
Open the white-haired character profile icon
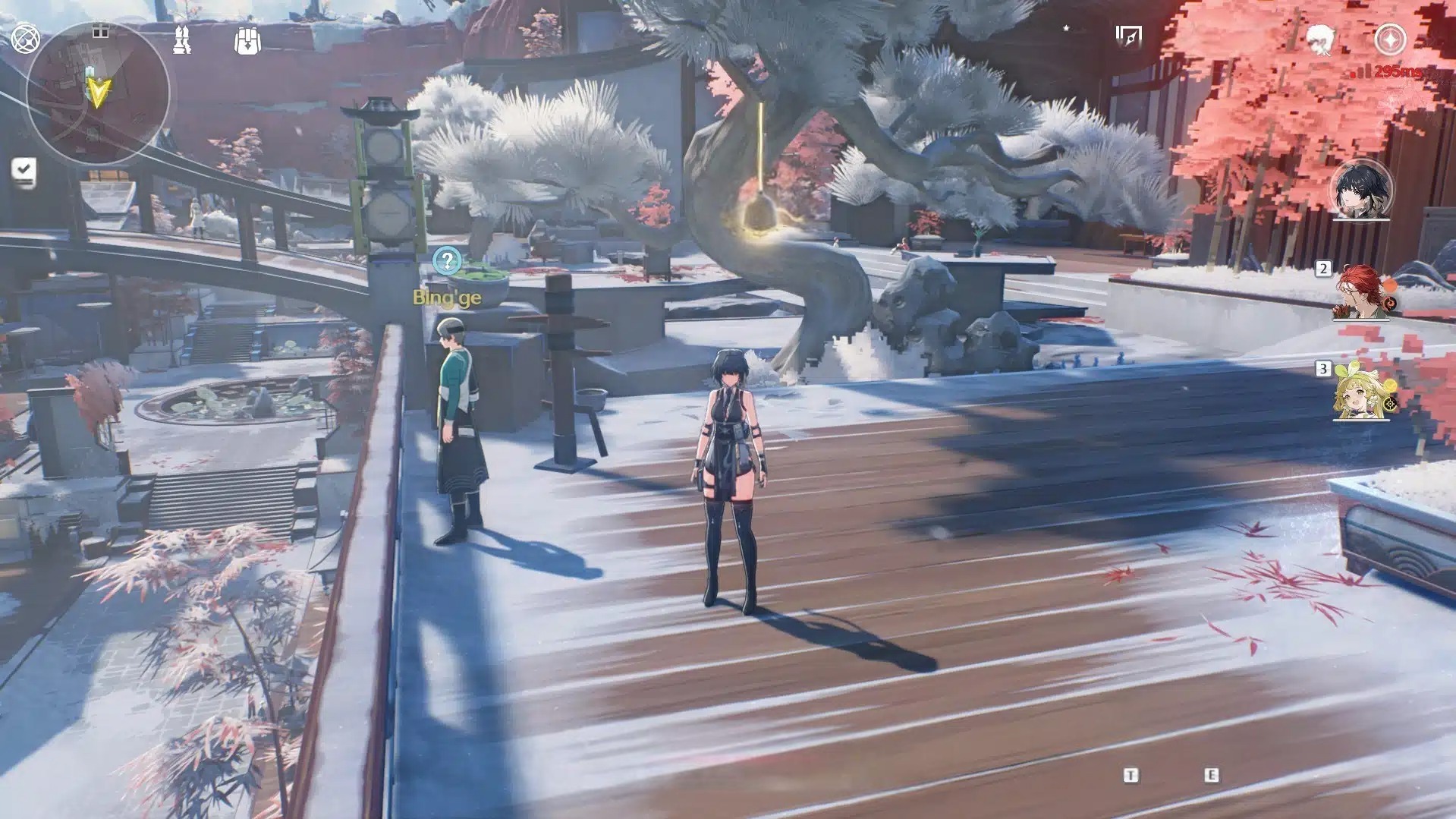point(1321,38)
